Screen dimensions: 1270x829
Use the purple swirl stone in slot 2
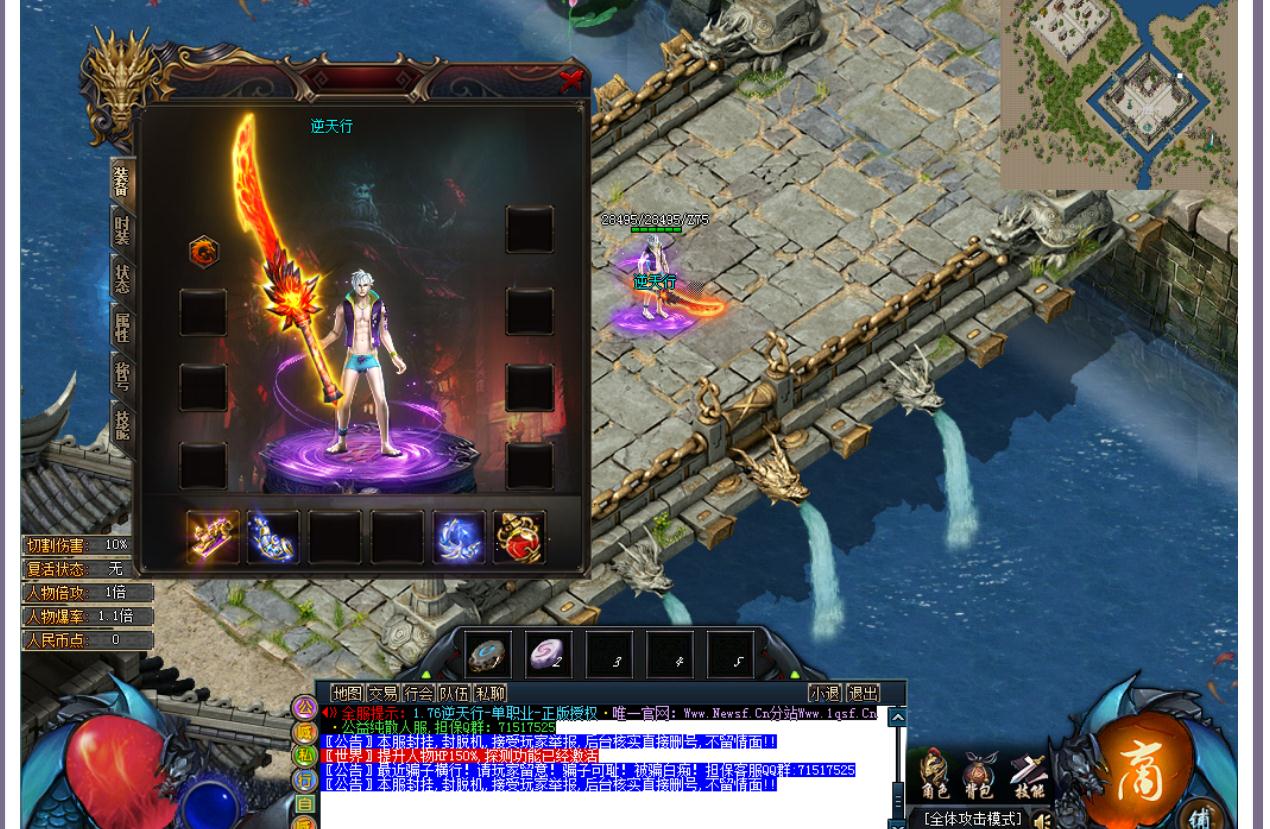549,655
